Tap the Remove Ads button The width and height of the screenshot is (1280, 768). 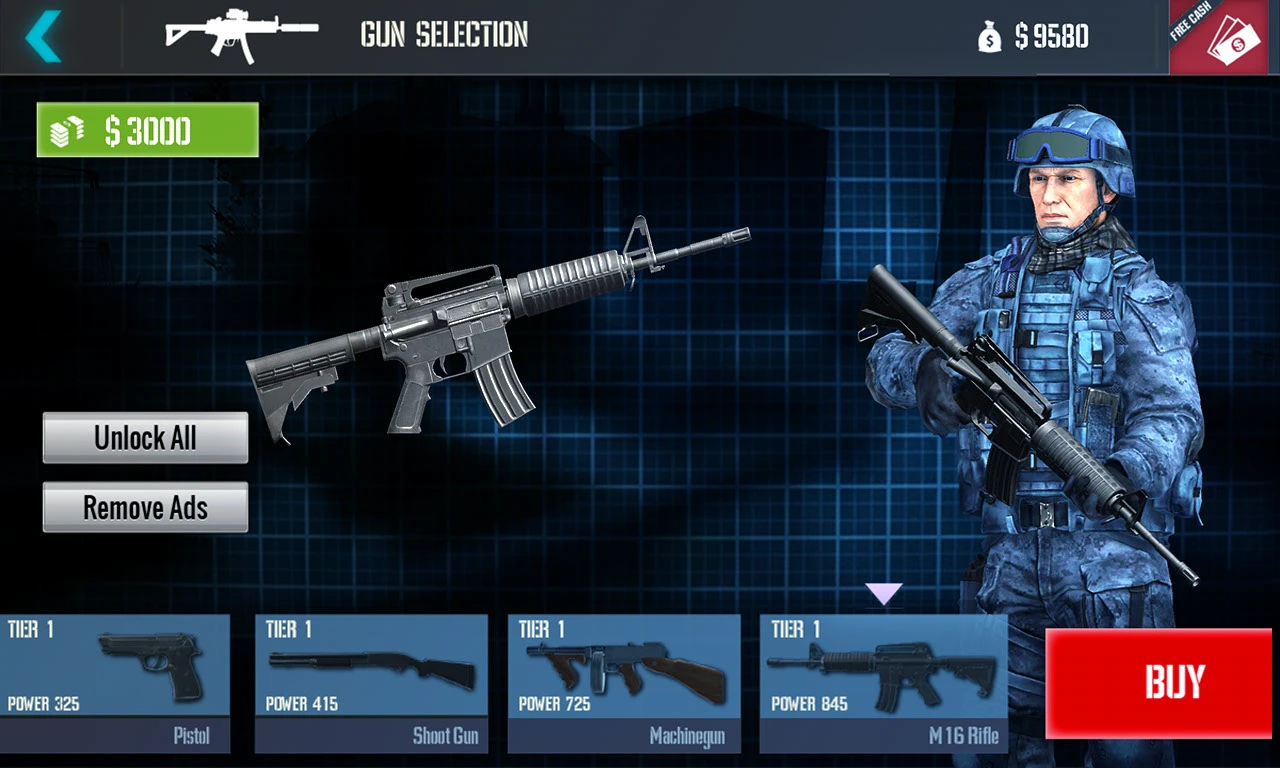(x=145, y=507)
